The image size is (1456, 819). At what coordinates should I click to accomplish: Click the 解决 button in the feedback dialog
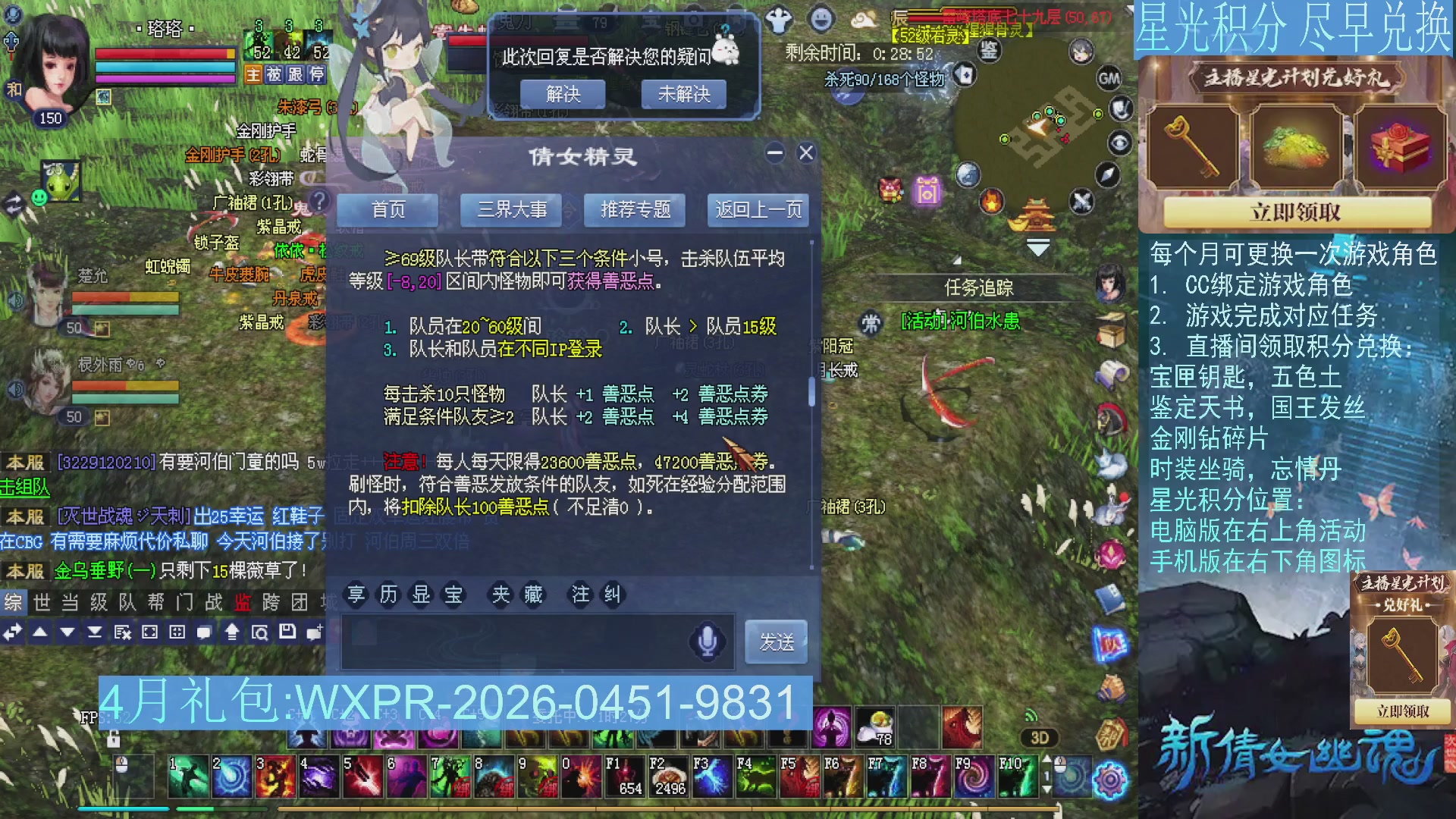pyautogui.click(x=563, y=94)
